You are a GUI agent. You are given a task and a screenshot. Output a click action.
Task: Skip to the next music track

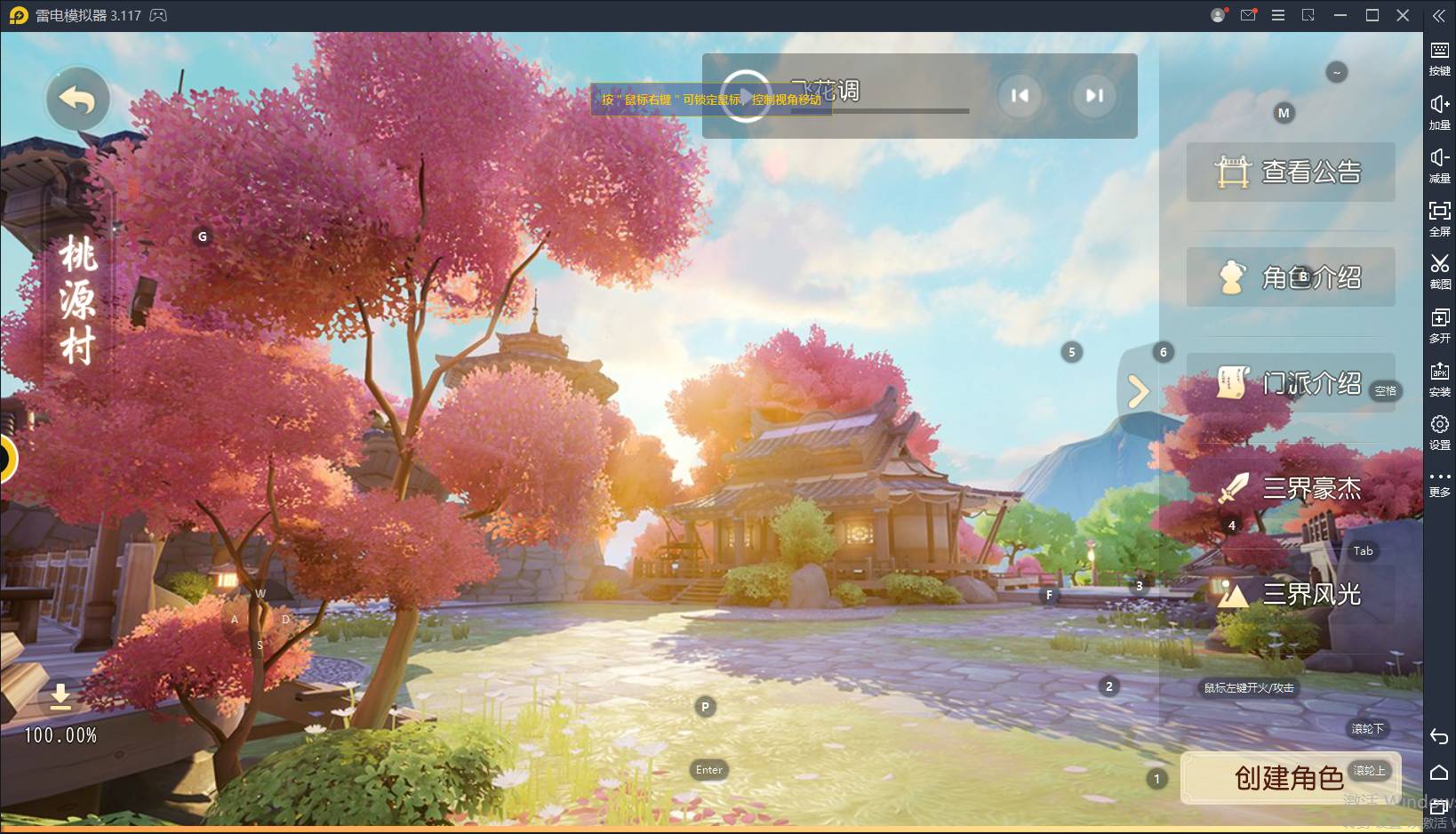click(1094, 95)
